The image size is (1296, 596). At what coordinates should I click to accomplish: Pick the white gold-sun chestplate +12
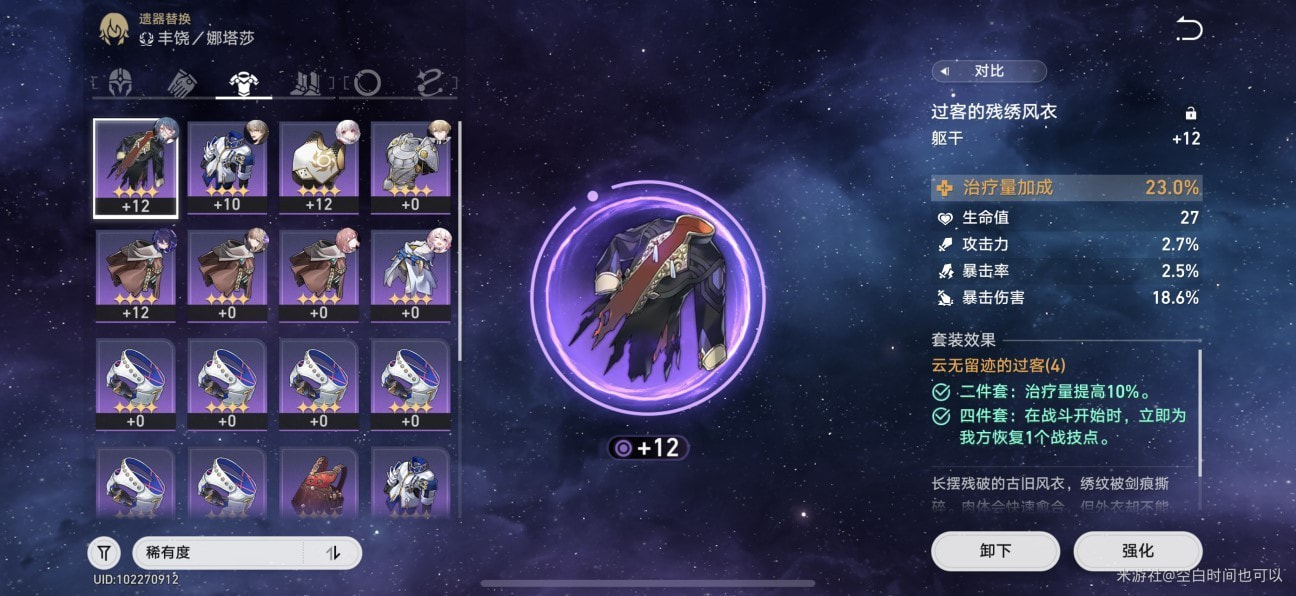tap(319, 168)
